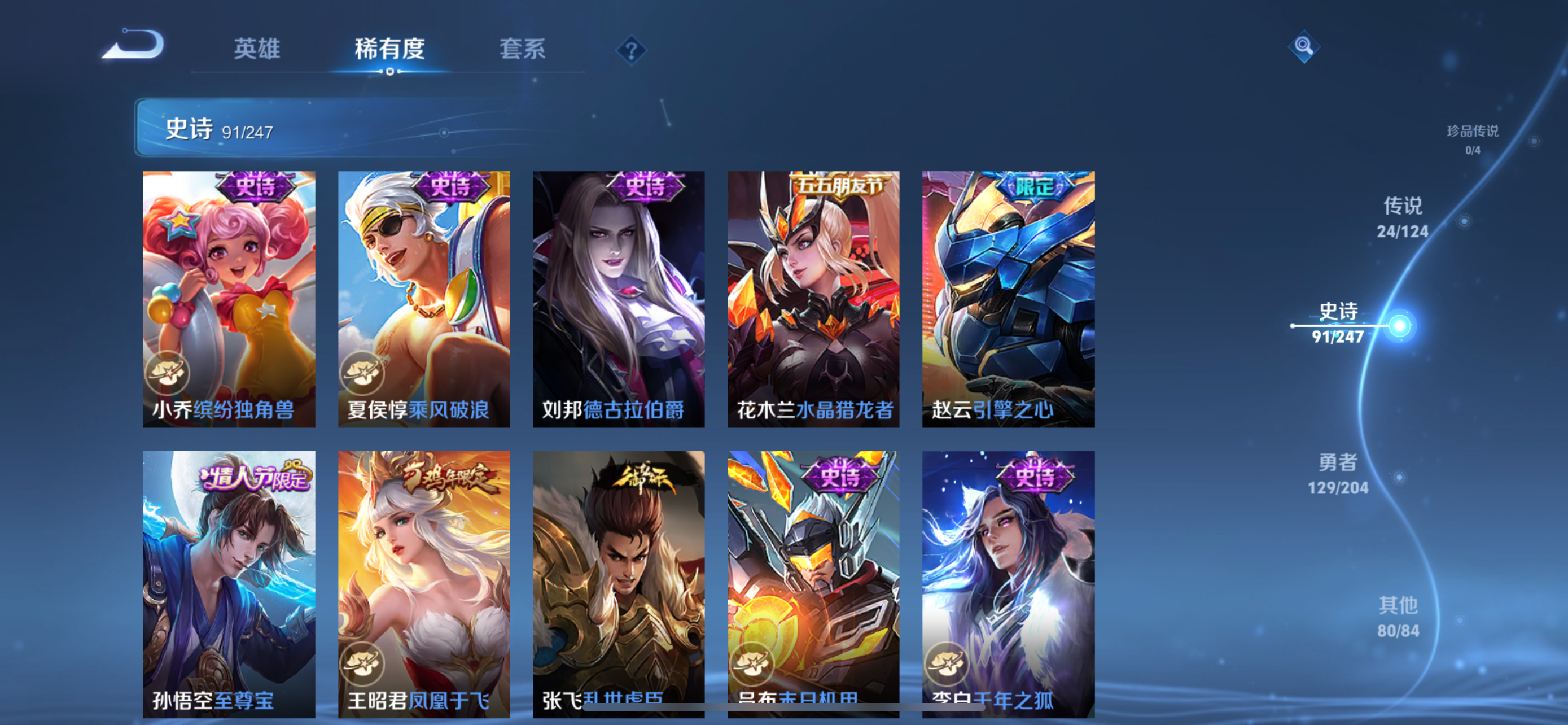
Task: Jump to the 勇者 rarity section
Action: [x=1338, y=474]
